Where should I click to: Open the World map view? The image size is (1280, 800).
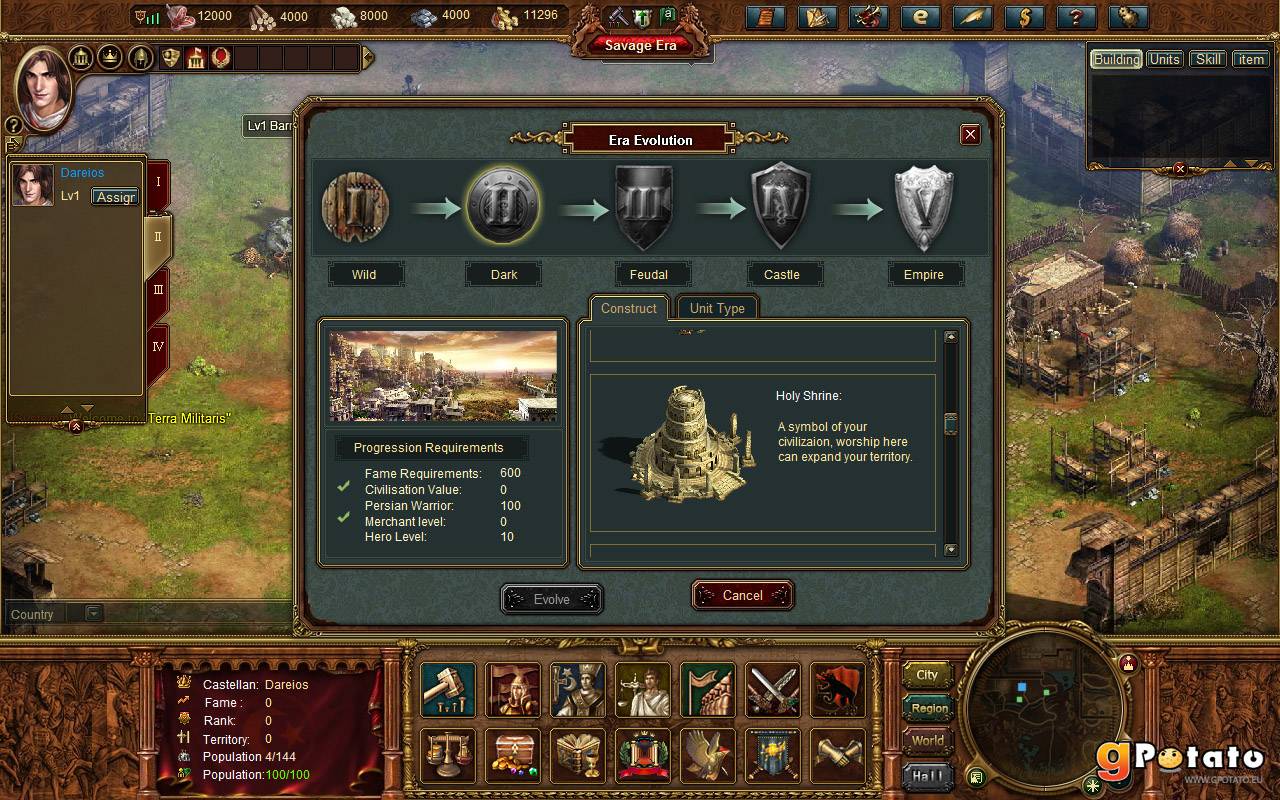tap(927, 741)
